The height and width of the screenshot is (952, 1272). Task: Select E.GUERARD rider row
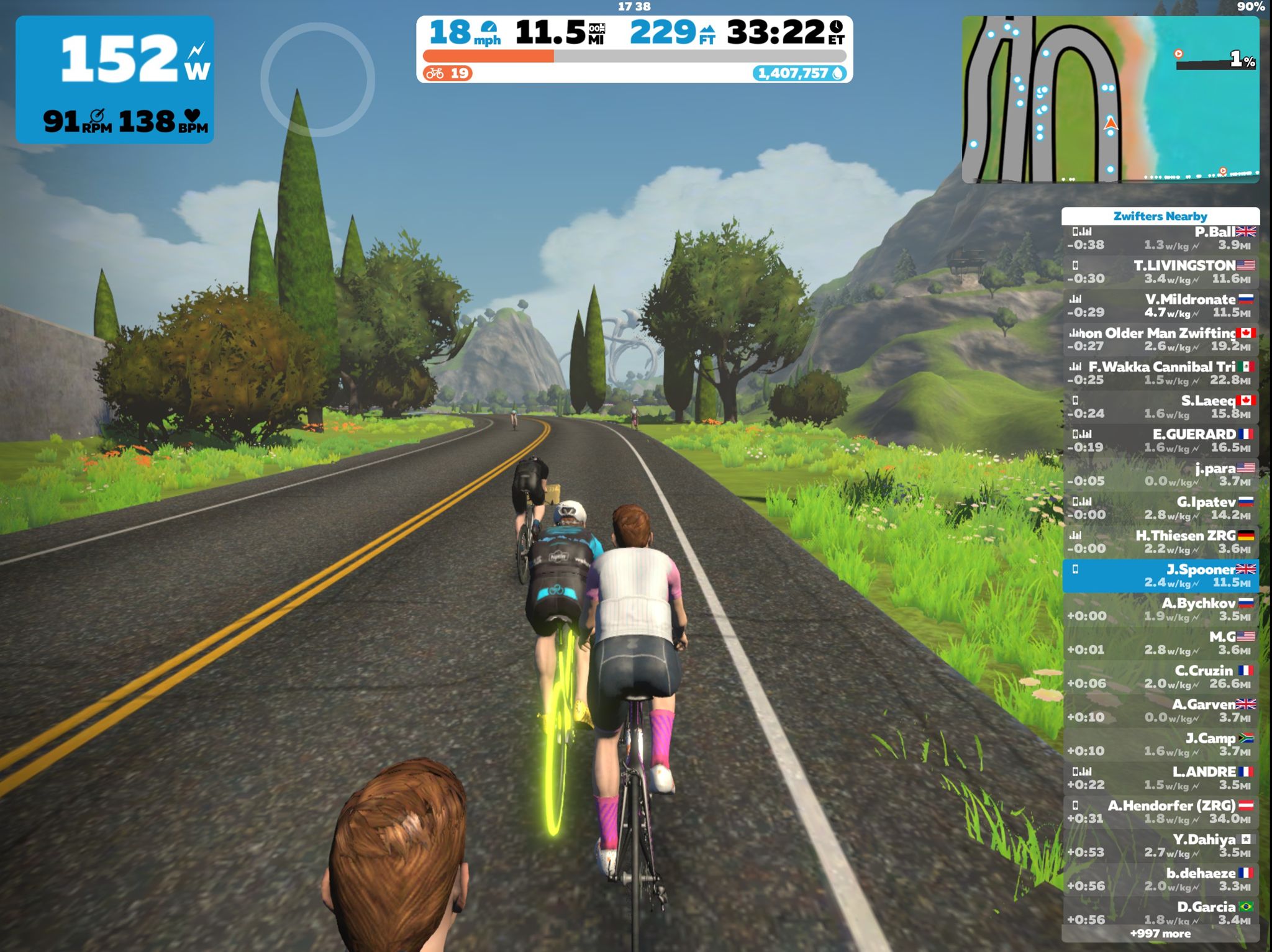[x=1160, y=440]
